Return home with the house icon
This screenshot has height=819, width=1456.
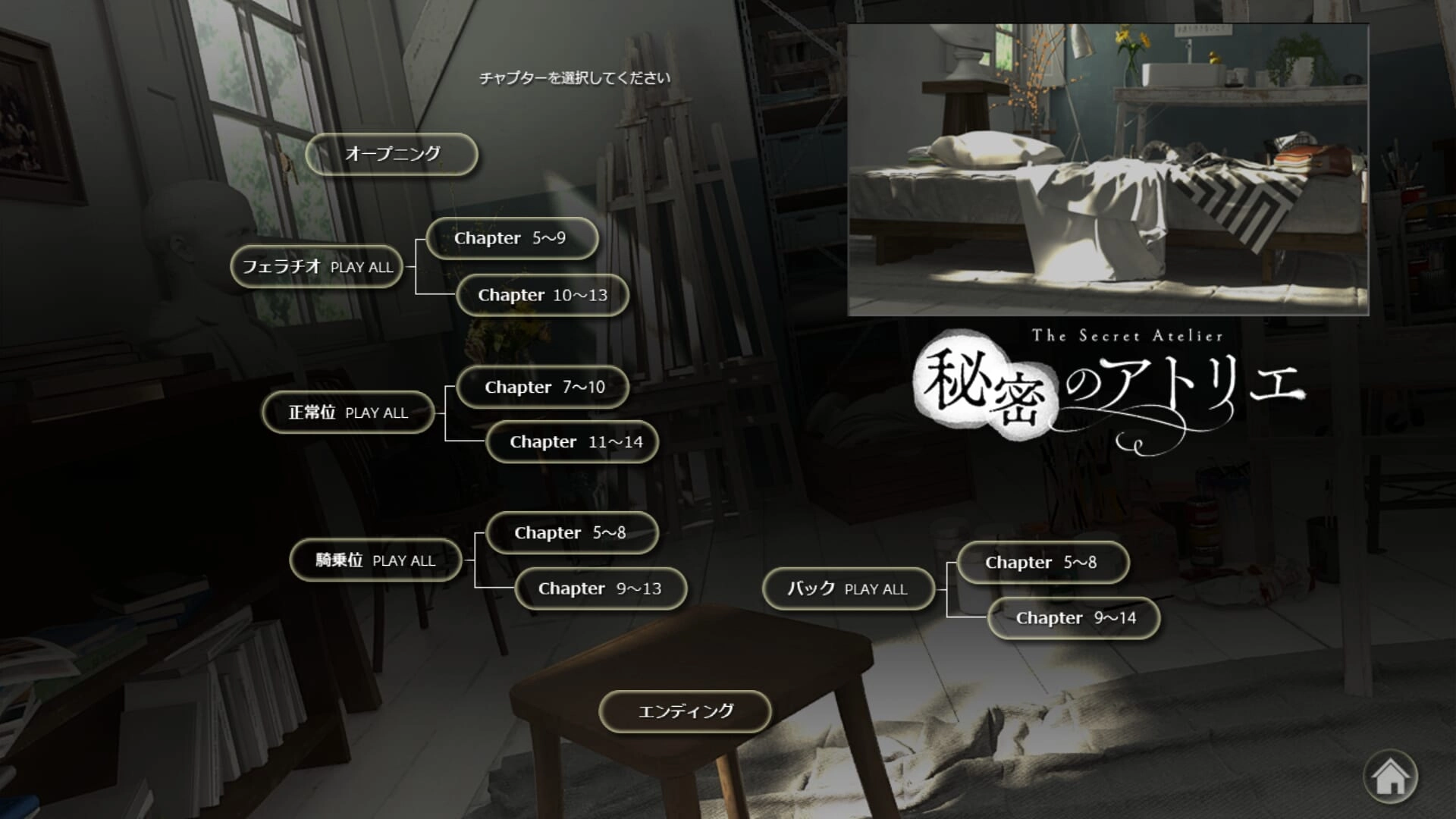[1390, 777]
